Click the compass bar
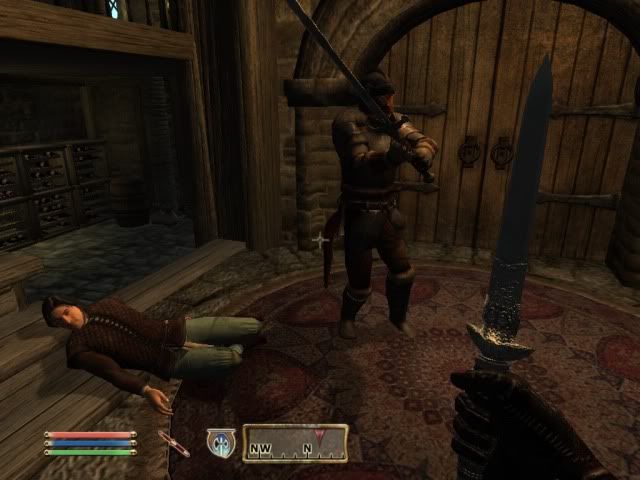Screen dimensions: 640x480 [x=295, y=443]
